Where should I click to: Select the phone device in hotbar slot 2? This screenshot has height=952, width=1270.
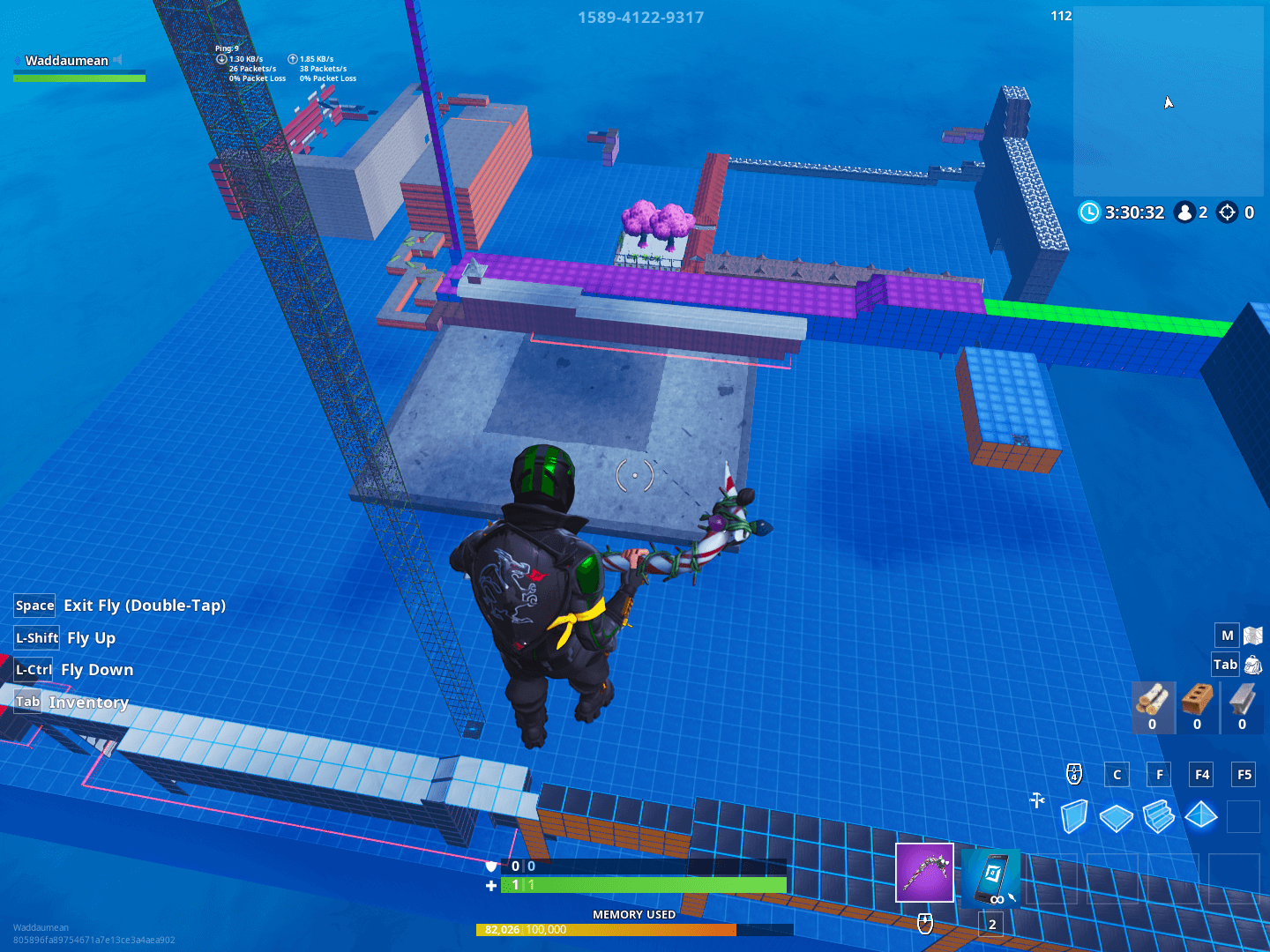point(990,877)
